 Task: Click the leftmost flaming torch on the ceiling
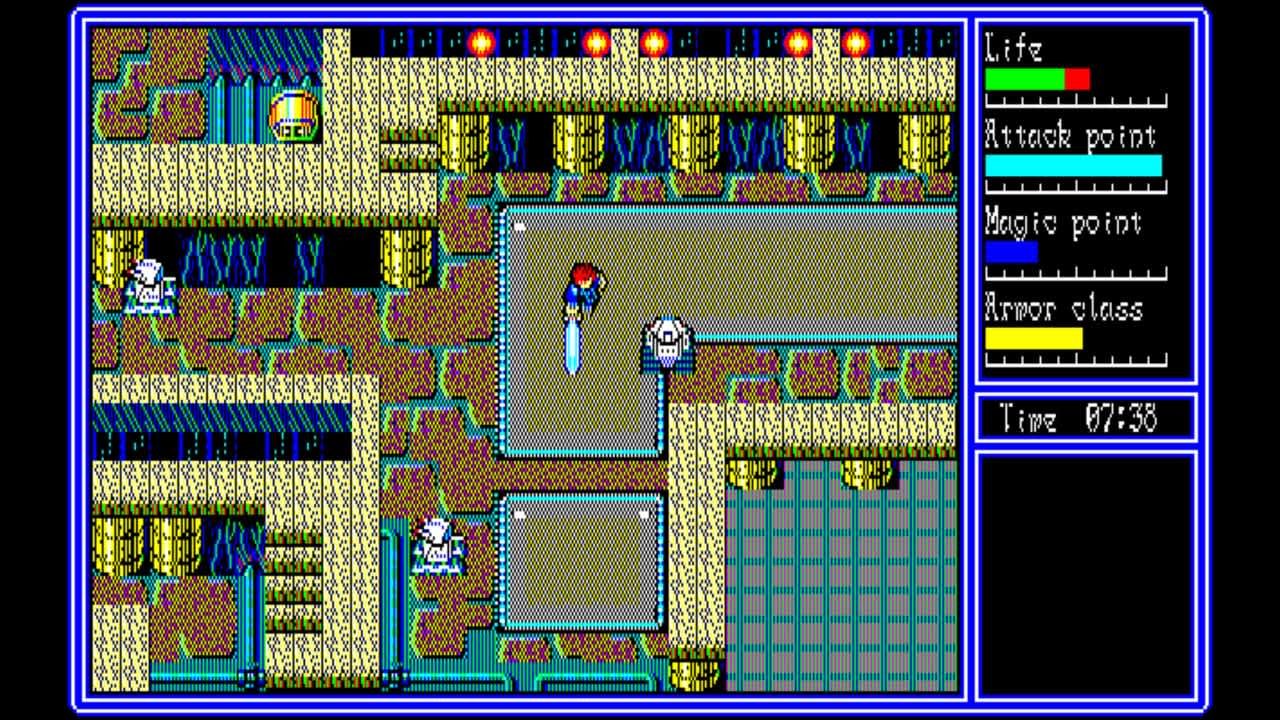[480, 42]
